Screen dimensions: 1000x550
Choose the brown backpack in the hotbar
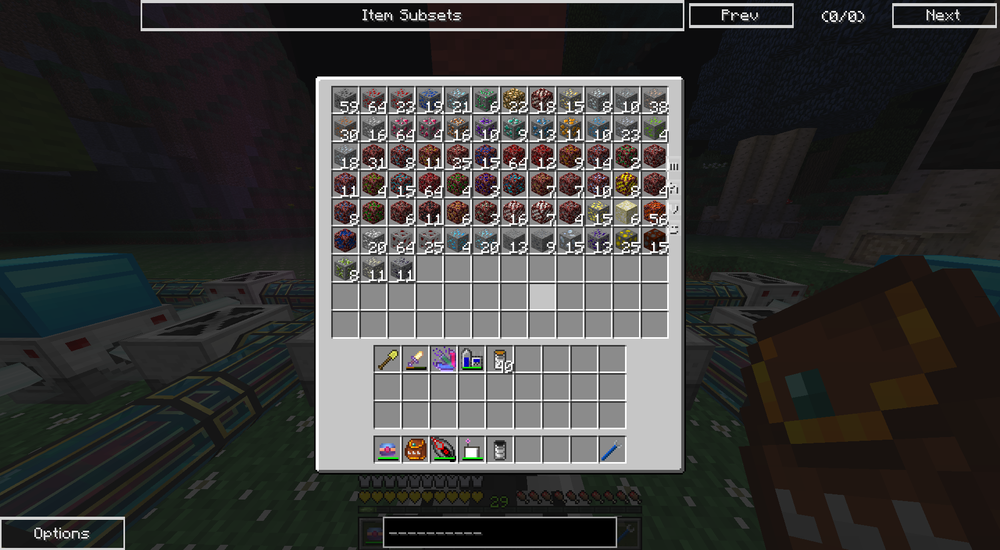point(416,450)
